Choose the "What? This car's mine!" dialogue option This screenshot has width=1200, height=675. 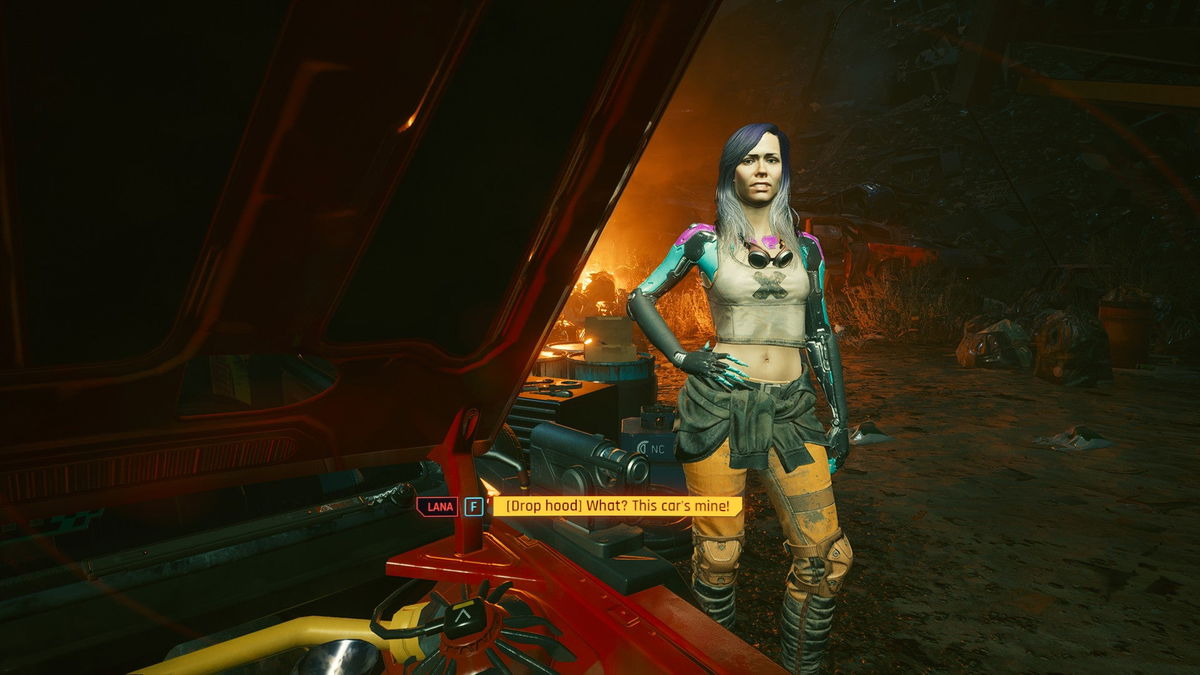tap(617, 506)
